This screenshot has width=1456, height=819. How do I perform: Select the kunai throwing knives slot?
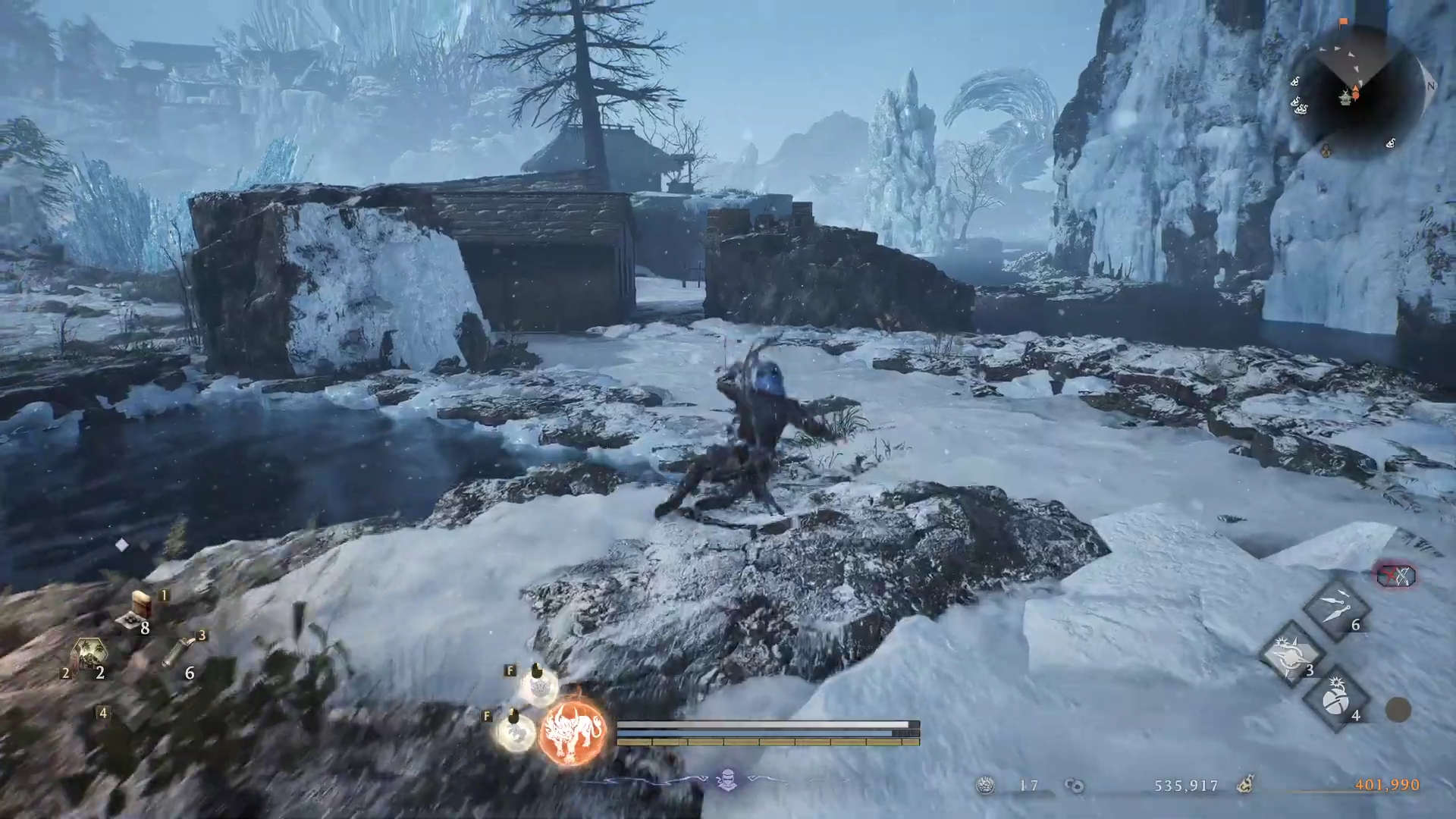point(1335,608)
